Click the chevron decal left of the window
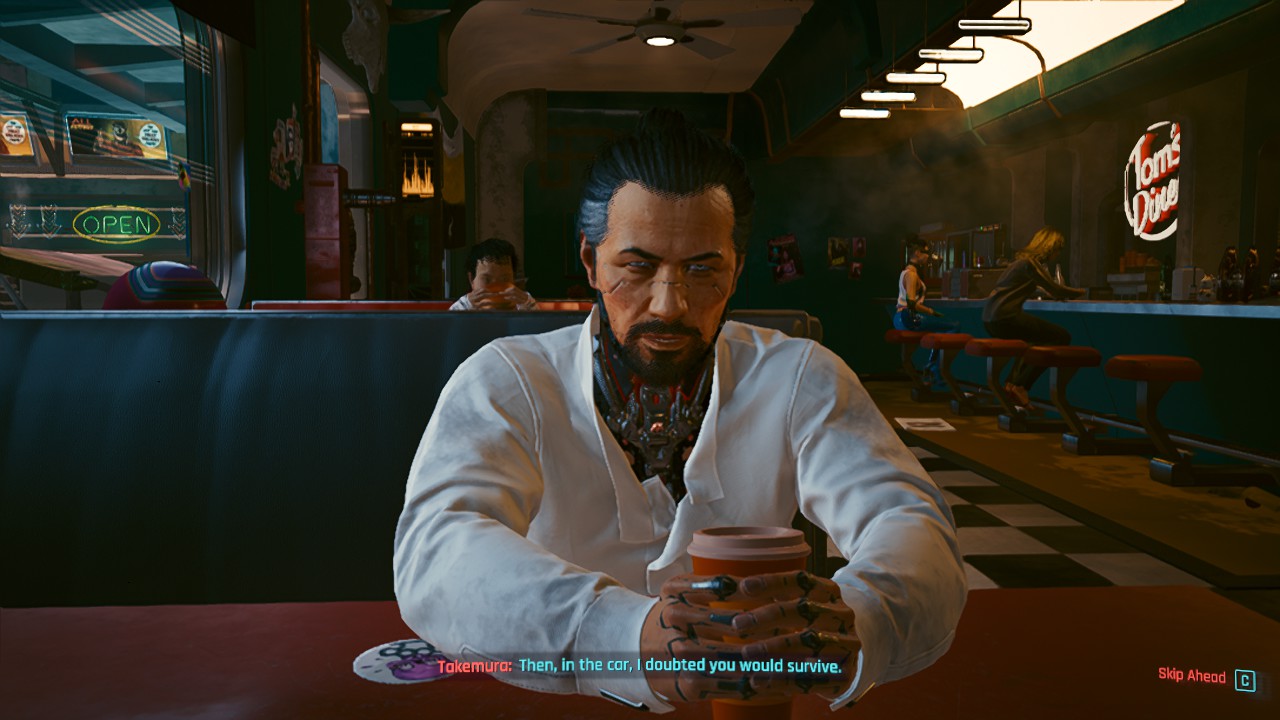The height and width of the screenshot is (720, 1280). [x=16, y=220]
